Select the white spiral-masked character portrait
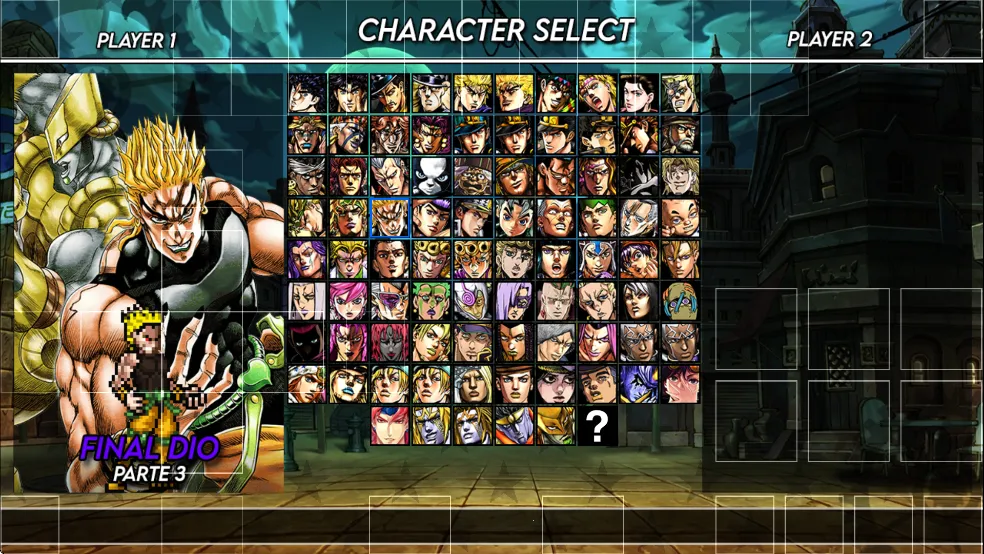The width and height of the screenshot is (984, 554). (472, 300)
